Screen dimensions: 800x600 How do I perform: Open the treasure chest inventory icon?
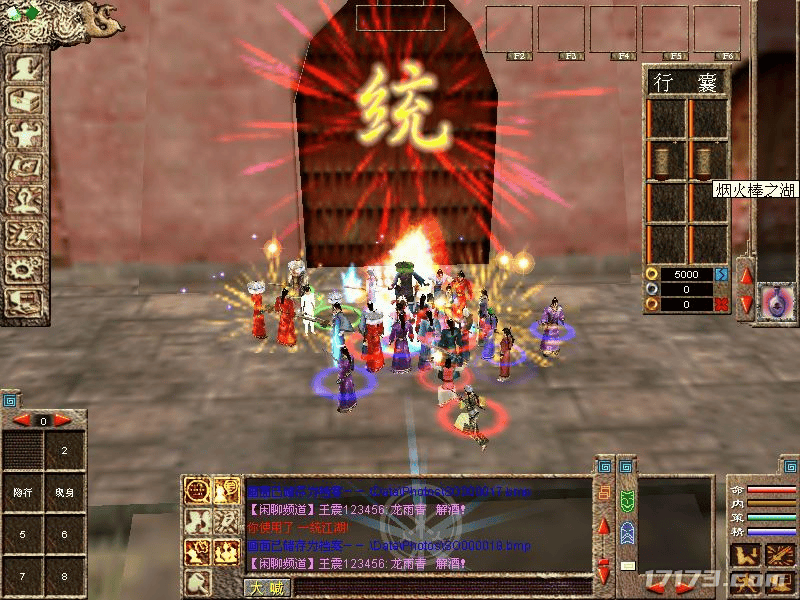[22, 101]
